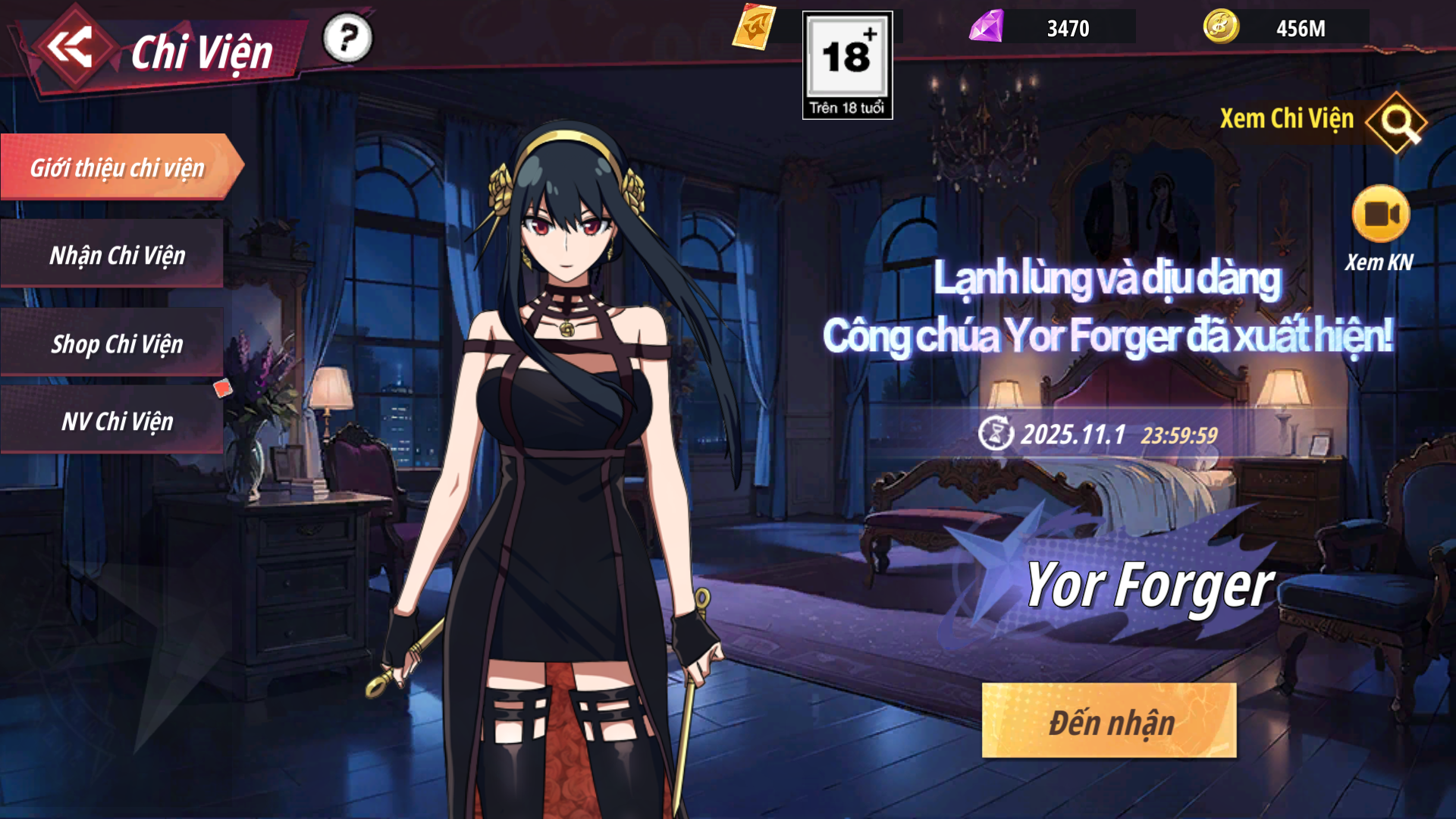The height and width of the screenshot is (819, 1456).
Task: Click the Đến nhận button
Action: point(1109,721)
